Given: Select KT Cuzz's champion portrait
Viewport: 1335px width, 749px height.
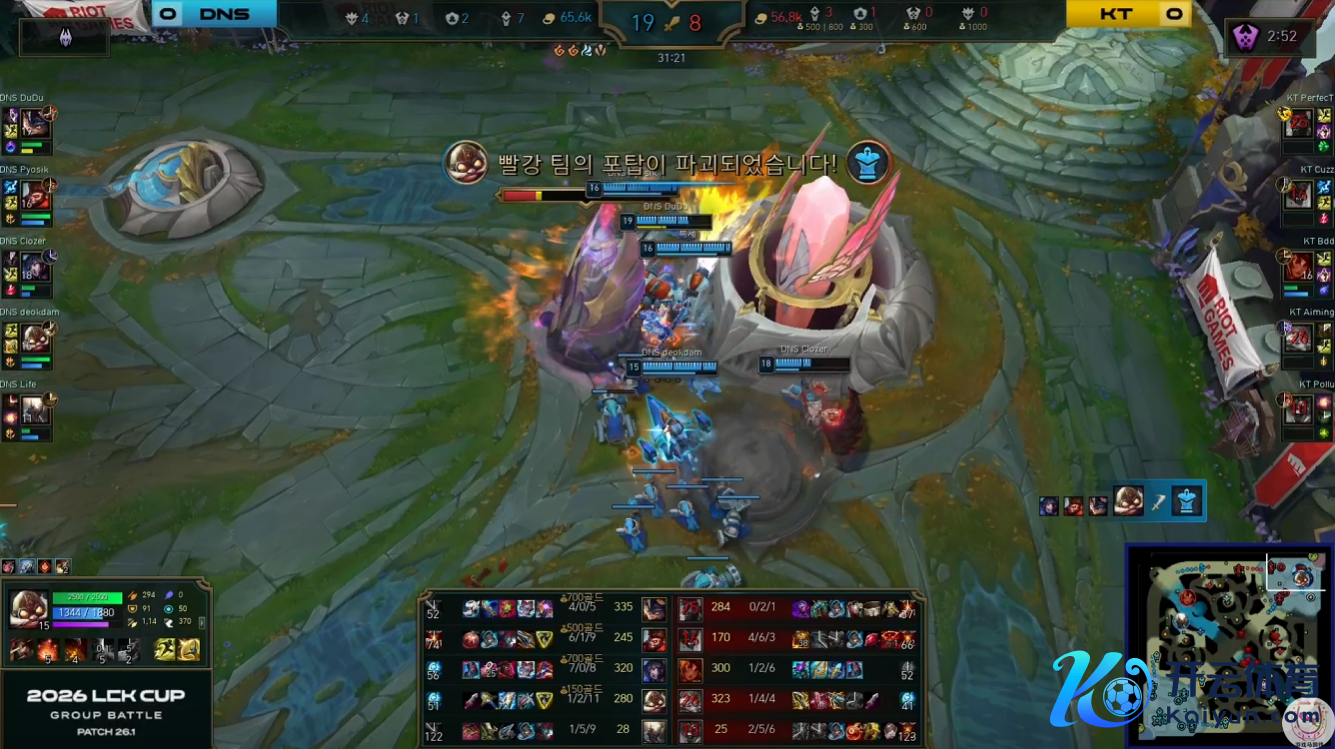Looking at the screenshot, I should click(1298, 195).
